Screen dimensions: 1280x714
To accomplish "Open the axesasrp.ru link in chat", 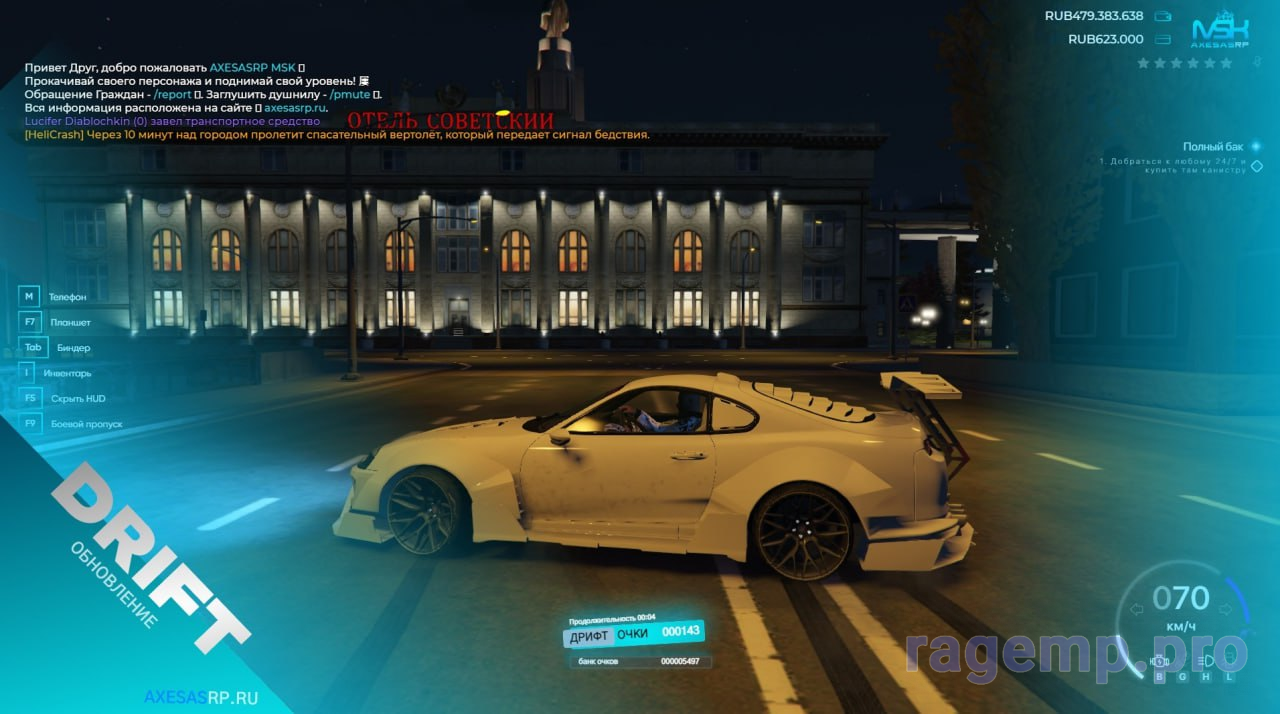I will coord(295,108).
